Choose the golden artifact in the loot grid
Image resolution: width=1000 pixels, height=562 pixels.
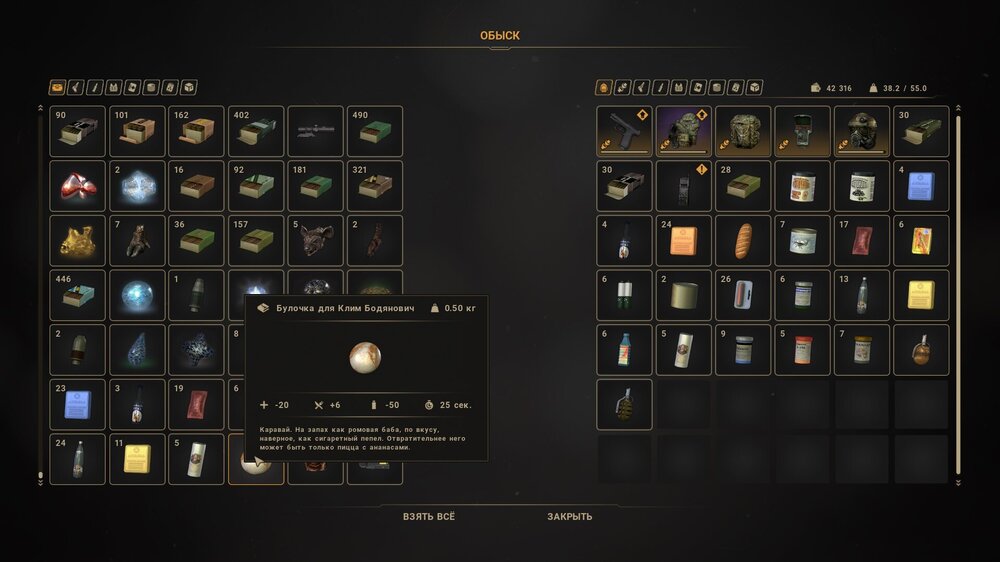(x=77, y=240)
